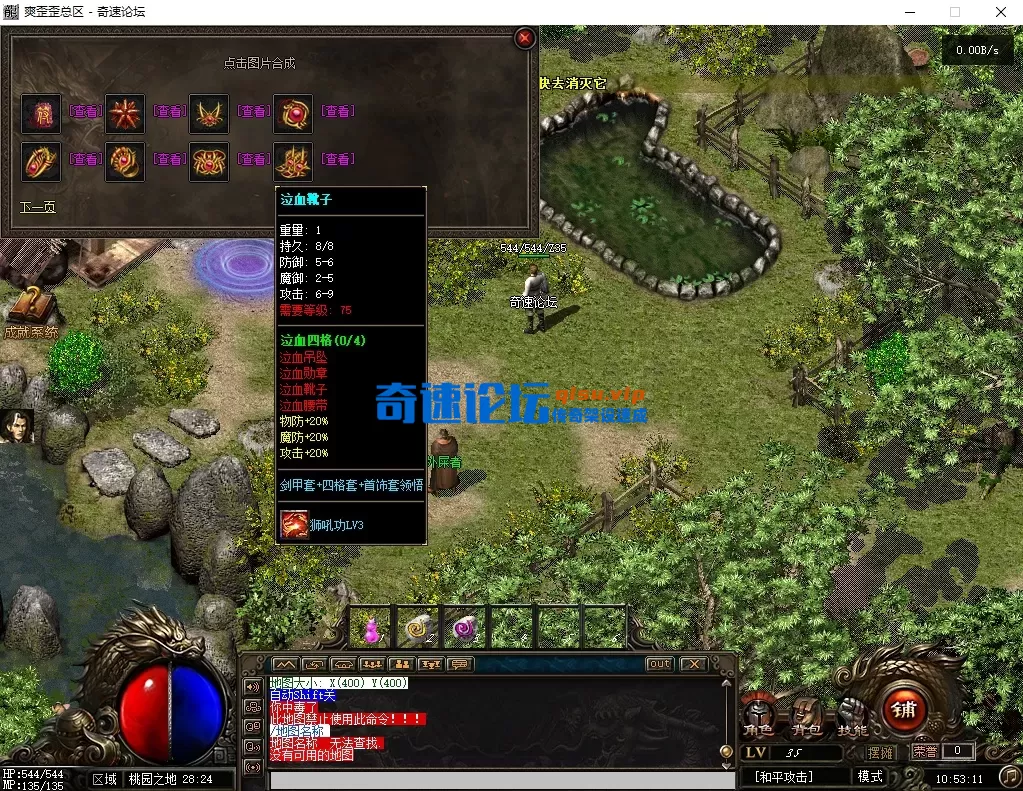Toggle the music note sound button
The width and height of the screenshot is (1023, 791).
[1009, 777]
